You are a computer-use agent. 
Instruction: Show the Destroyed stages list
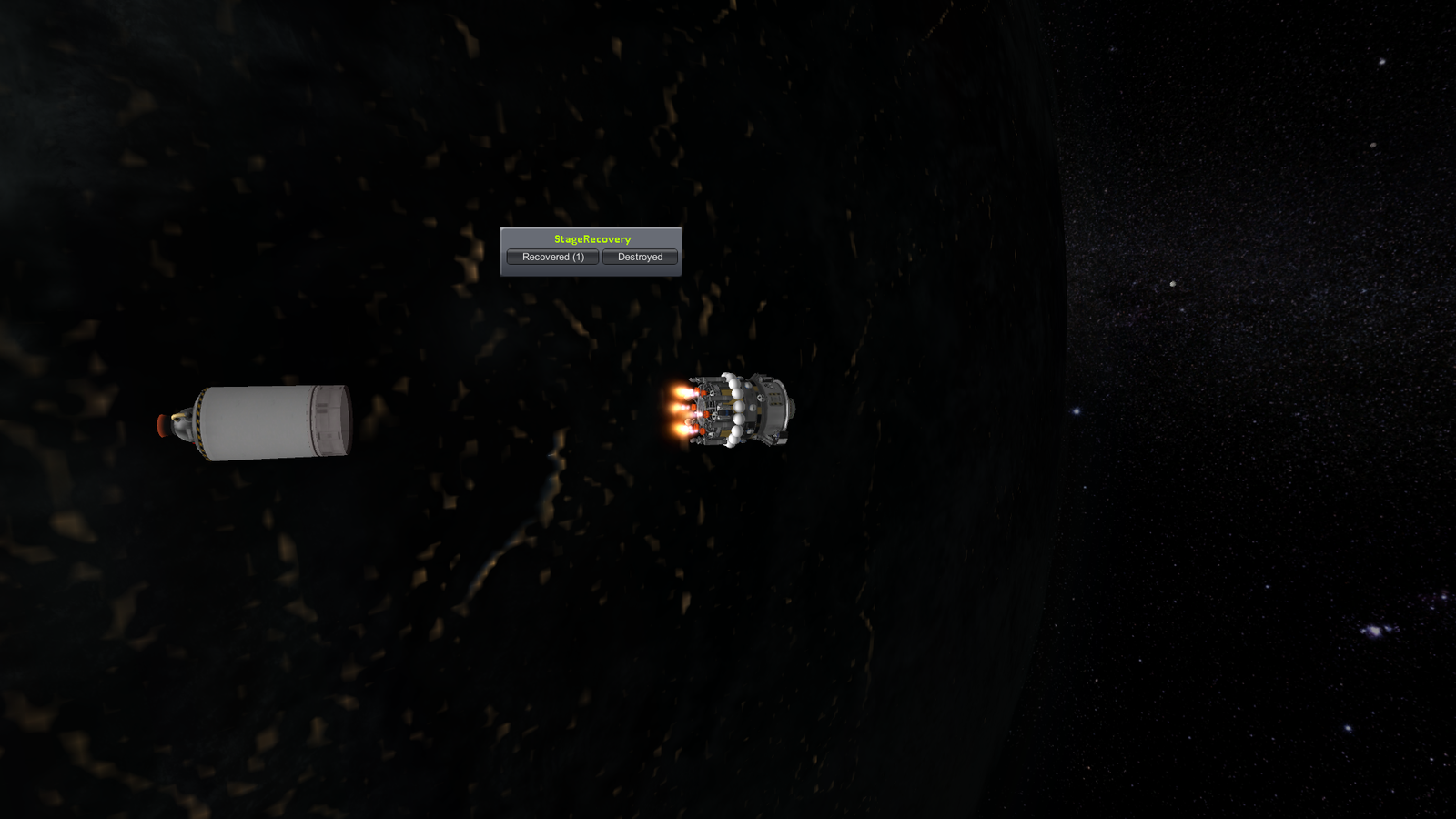tap(640, 258)
